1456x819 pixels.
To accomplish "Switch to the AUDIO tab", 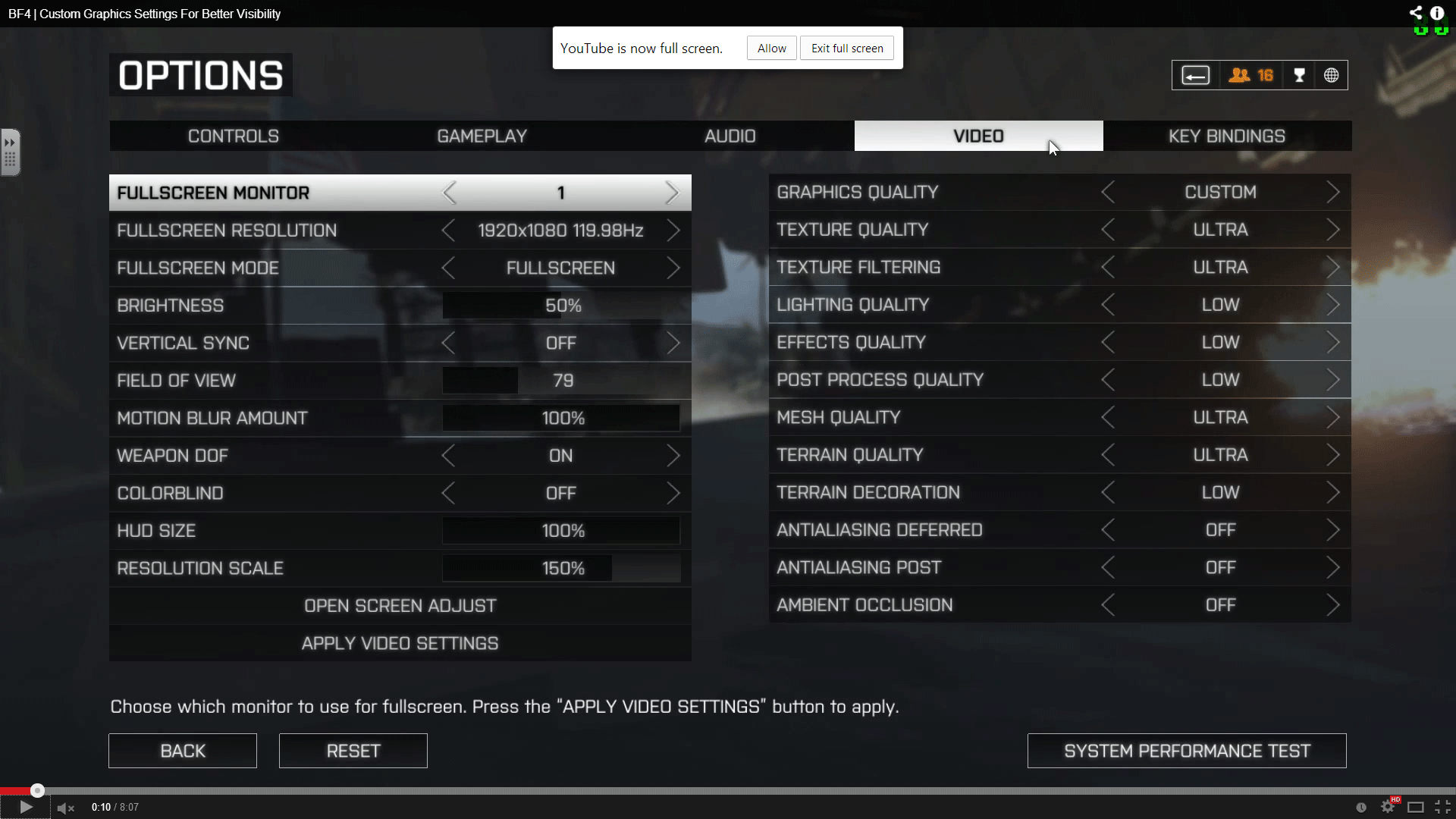I will (x=730, y=136).
